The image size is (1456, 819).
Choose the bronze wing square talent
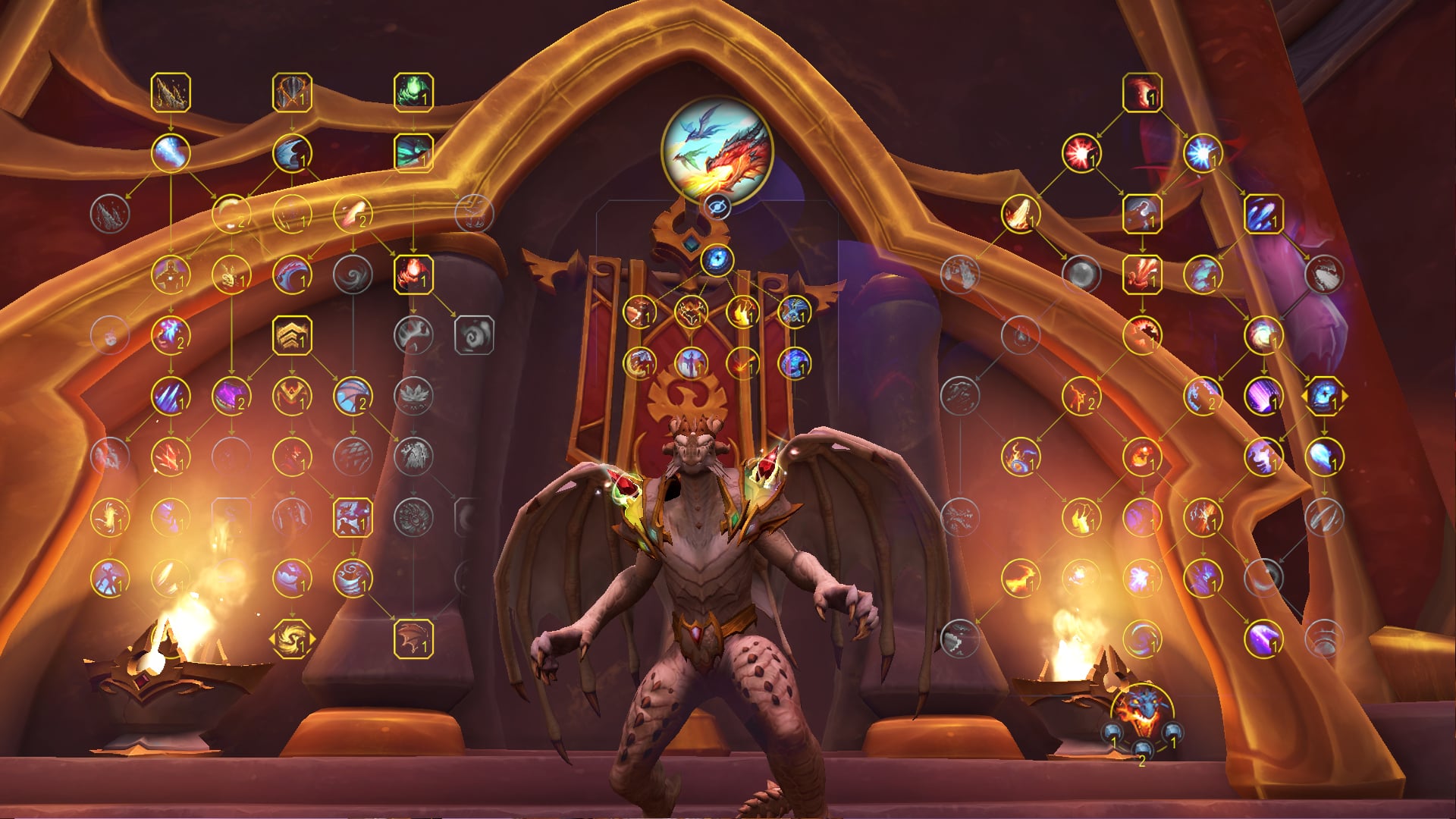coord(413,639)
